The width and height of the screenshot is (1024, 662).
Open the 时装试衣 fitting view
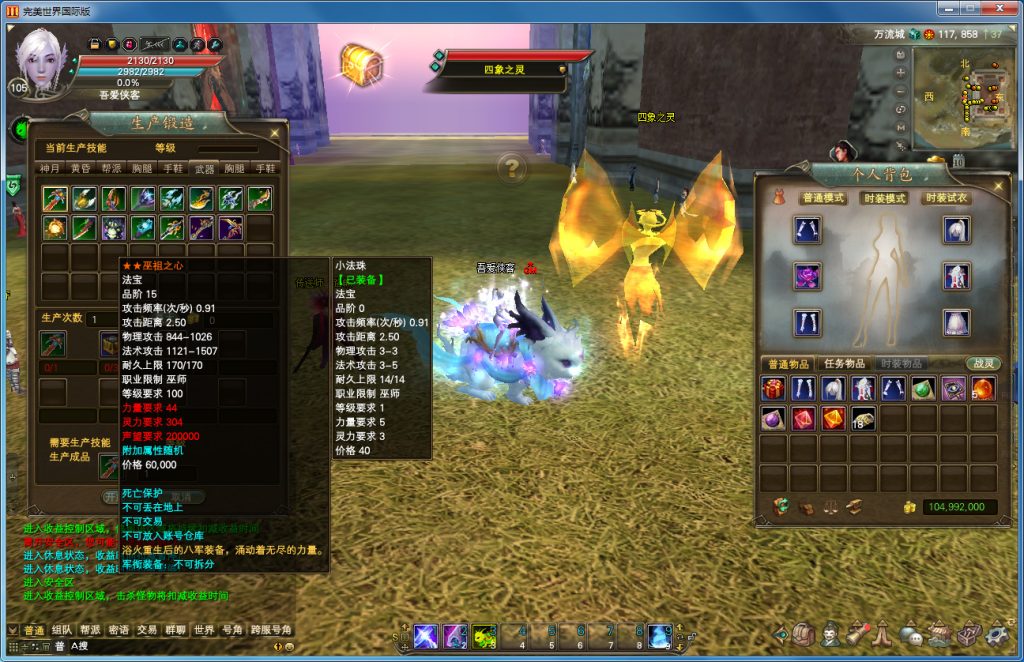tap(946, 198)
